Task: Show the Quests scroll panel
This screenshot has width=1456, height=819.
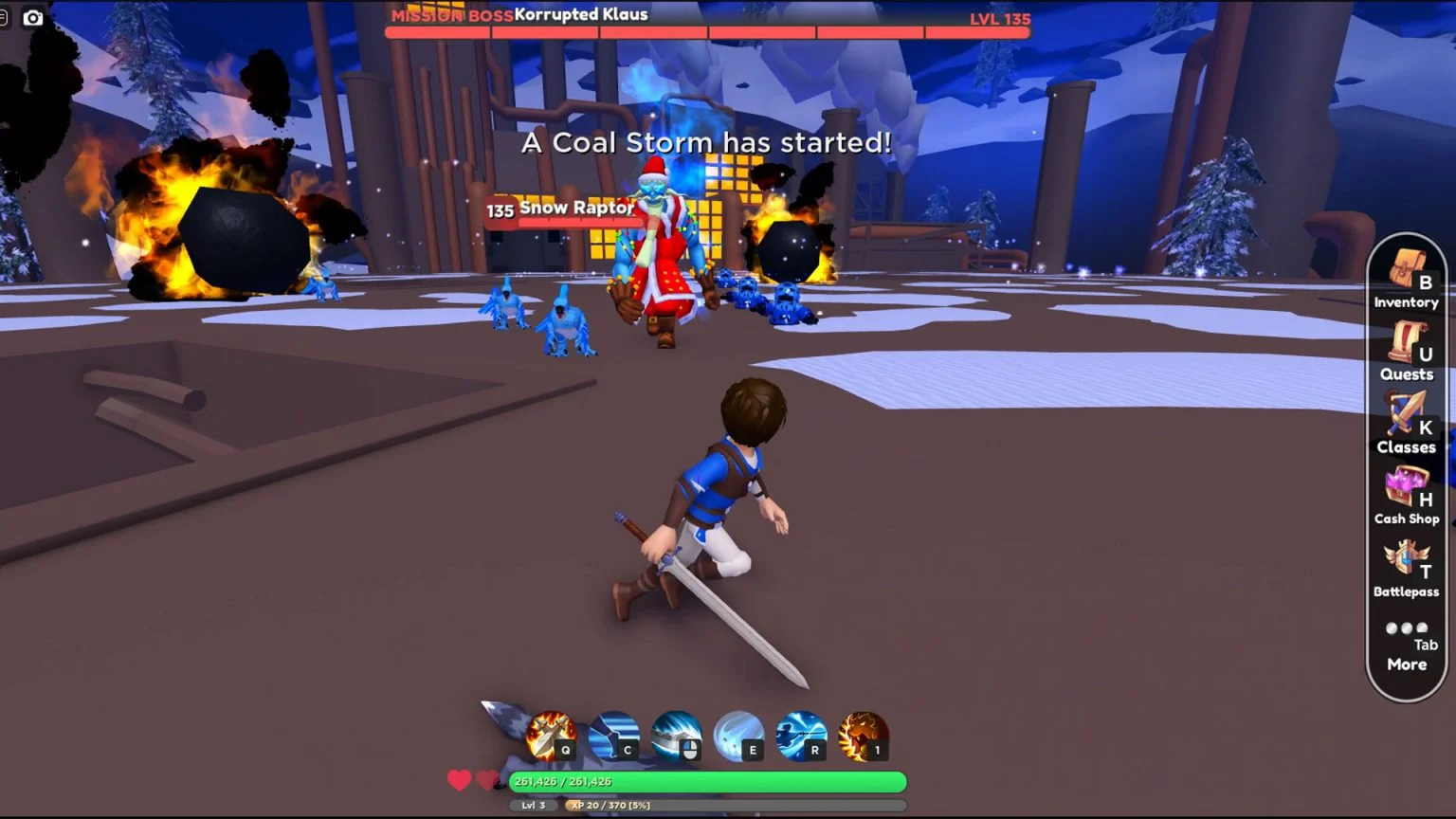Action: point(1406,353)
